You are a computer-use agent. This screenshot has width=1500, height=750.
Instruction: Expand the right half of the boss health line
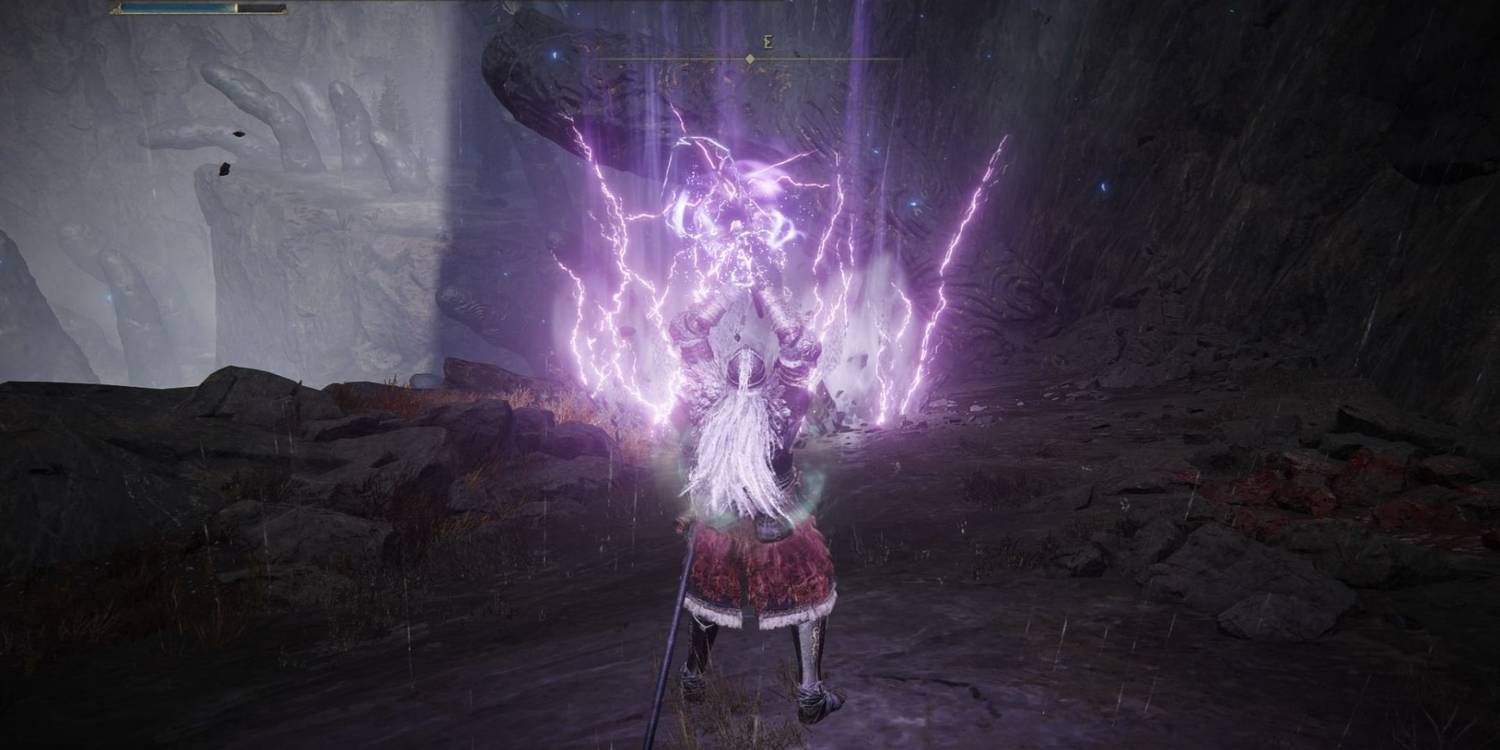tap(830, 58)
